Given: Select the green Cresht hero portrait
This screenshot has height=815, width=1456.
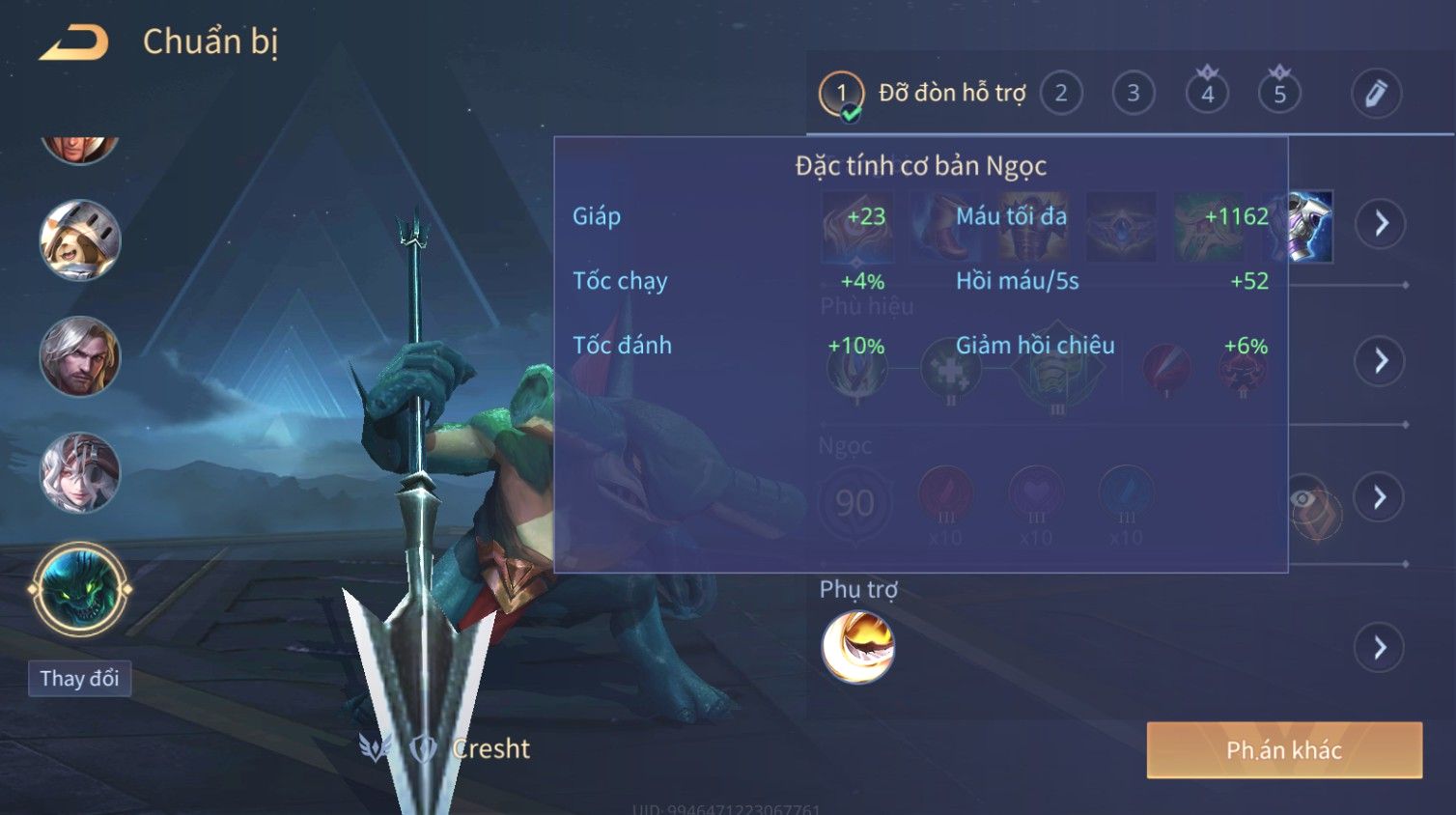Looking at the screenshot, I should pos(80,589).
